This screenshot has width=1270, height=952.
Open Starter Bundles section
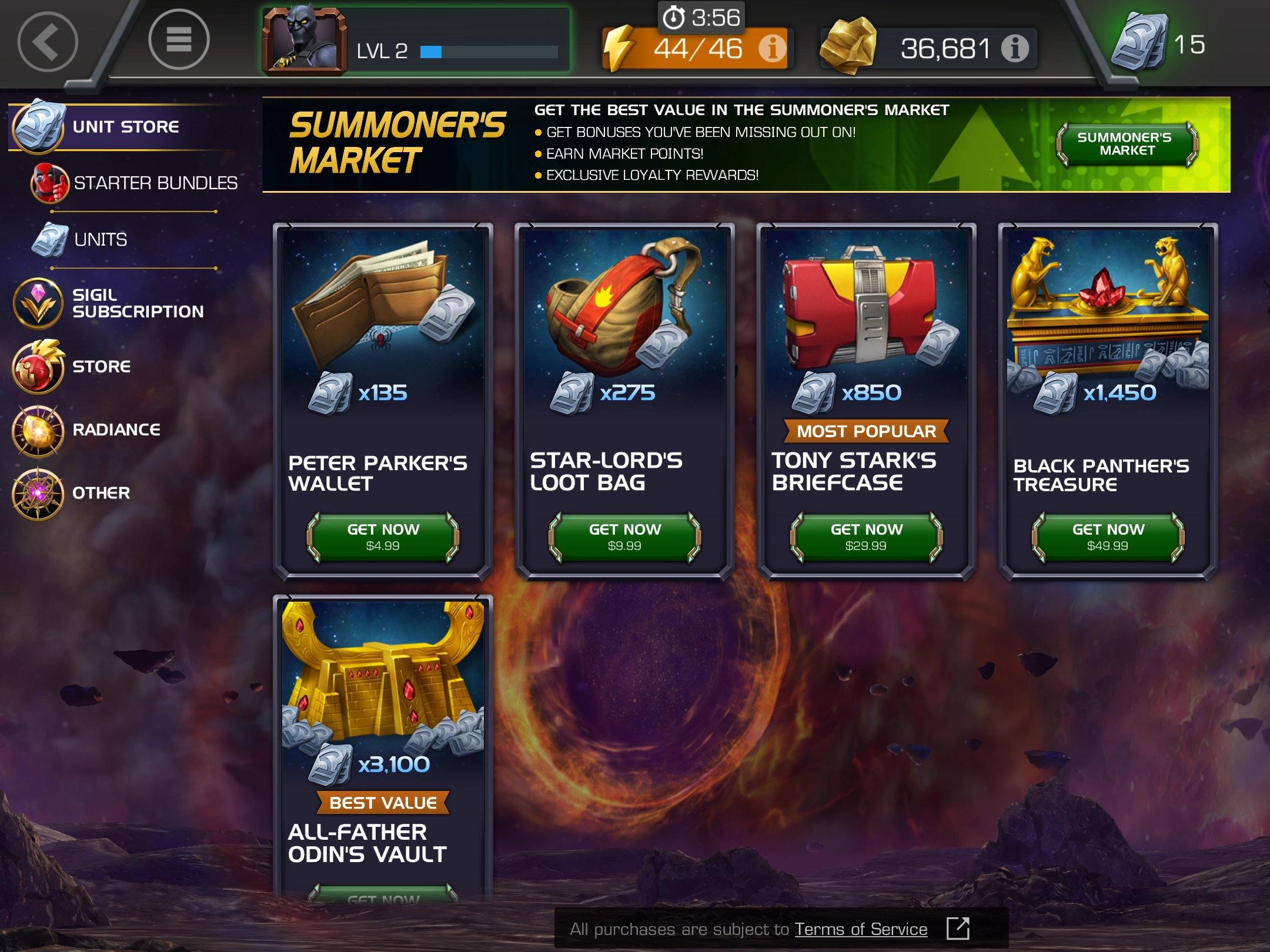tap(155, 183)
